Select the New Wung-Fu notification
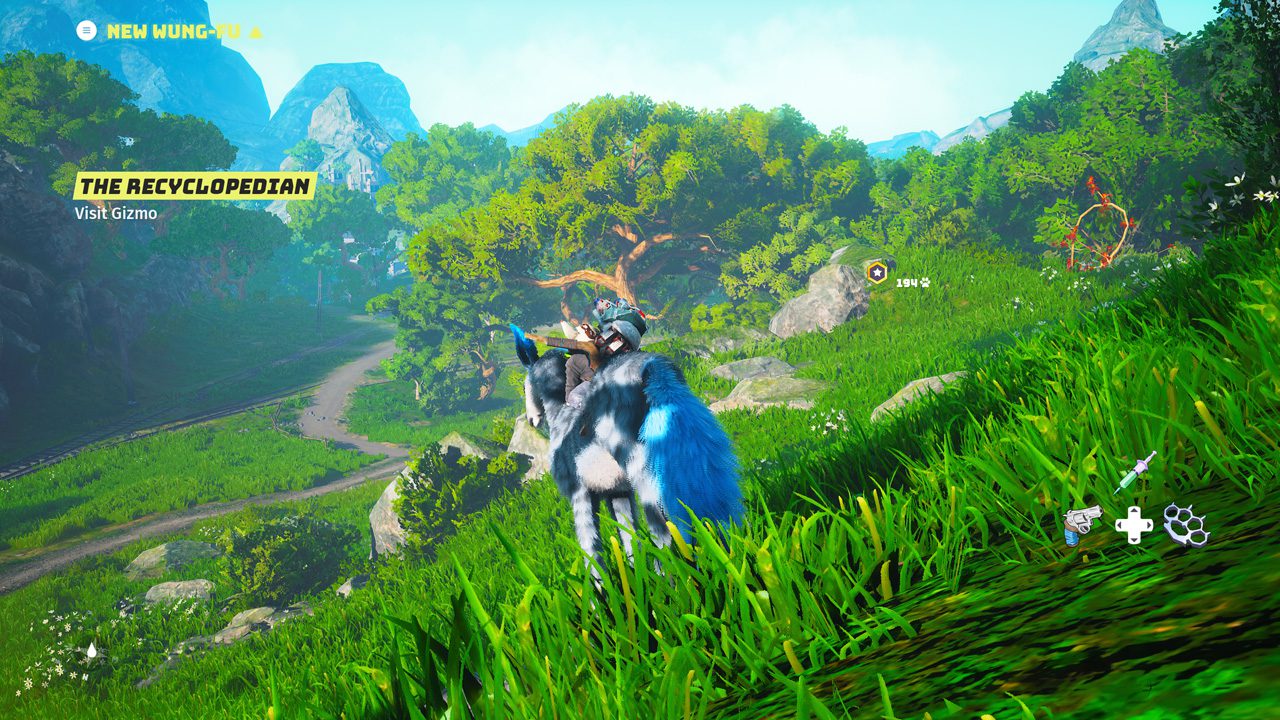The width and height of the screenshot is (1280, 720). (173, 31)
